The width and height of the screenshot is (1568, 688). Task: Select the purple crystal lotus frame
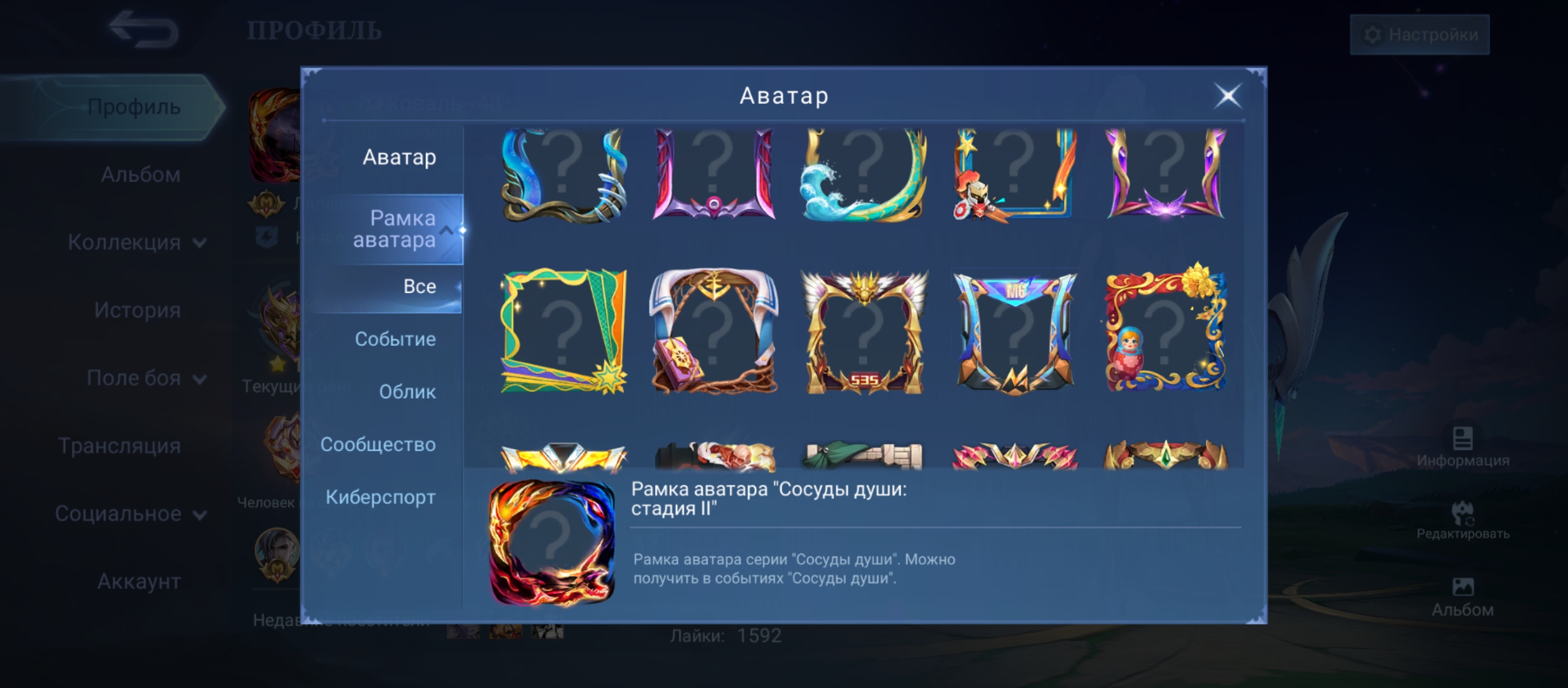(x=1165, y=175)
